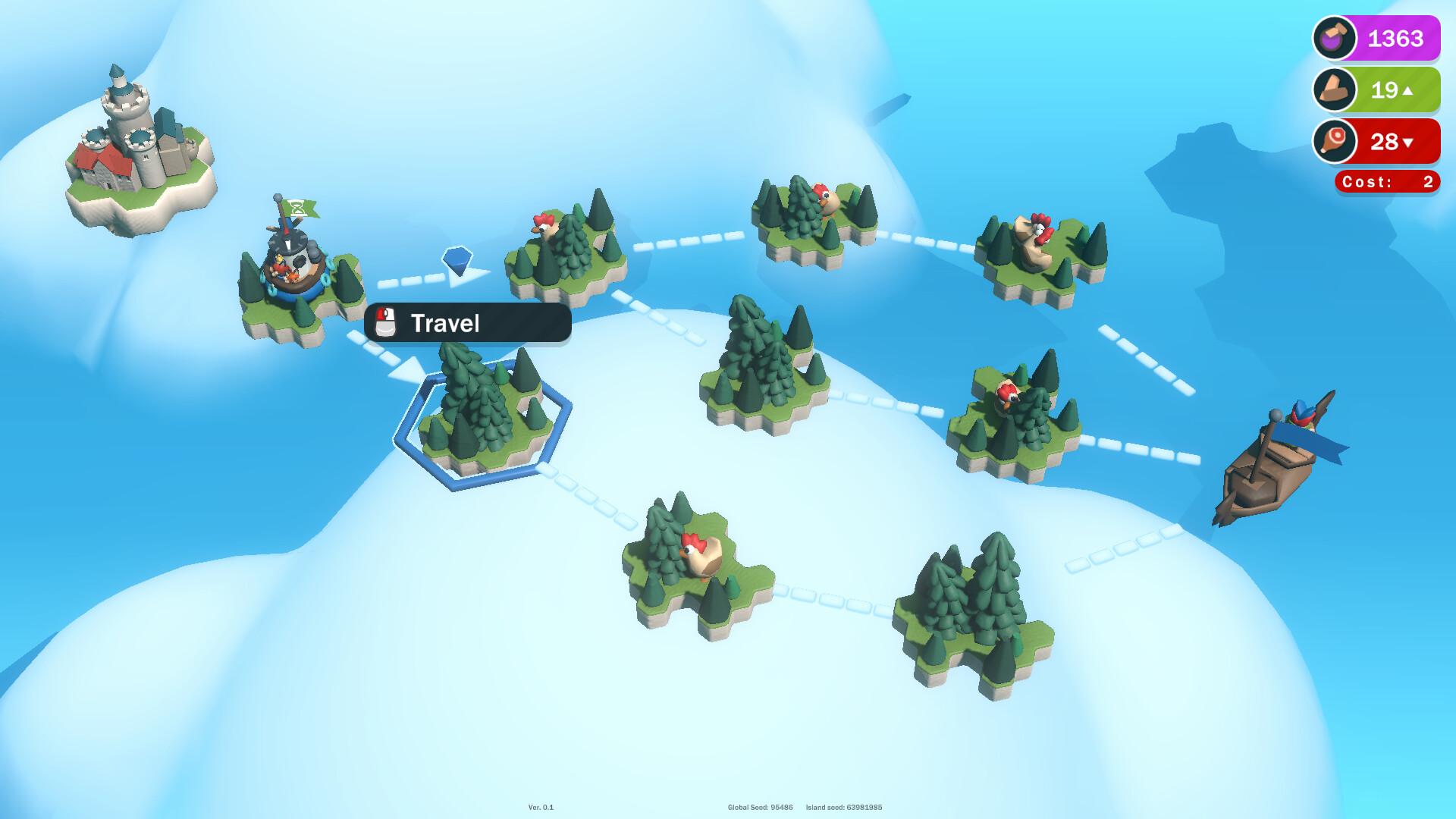Click the Ver. 0.1 label
The image size is (1456, 819).
point(540,808)
